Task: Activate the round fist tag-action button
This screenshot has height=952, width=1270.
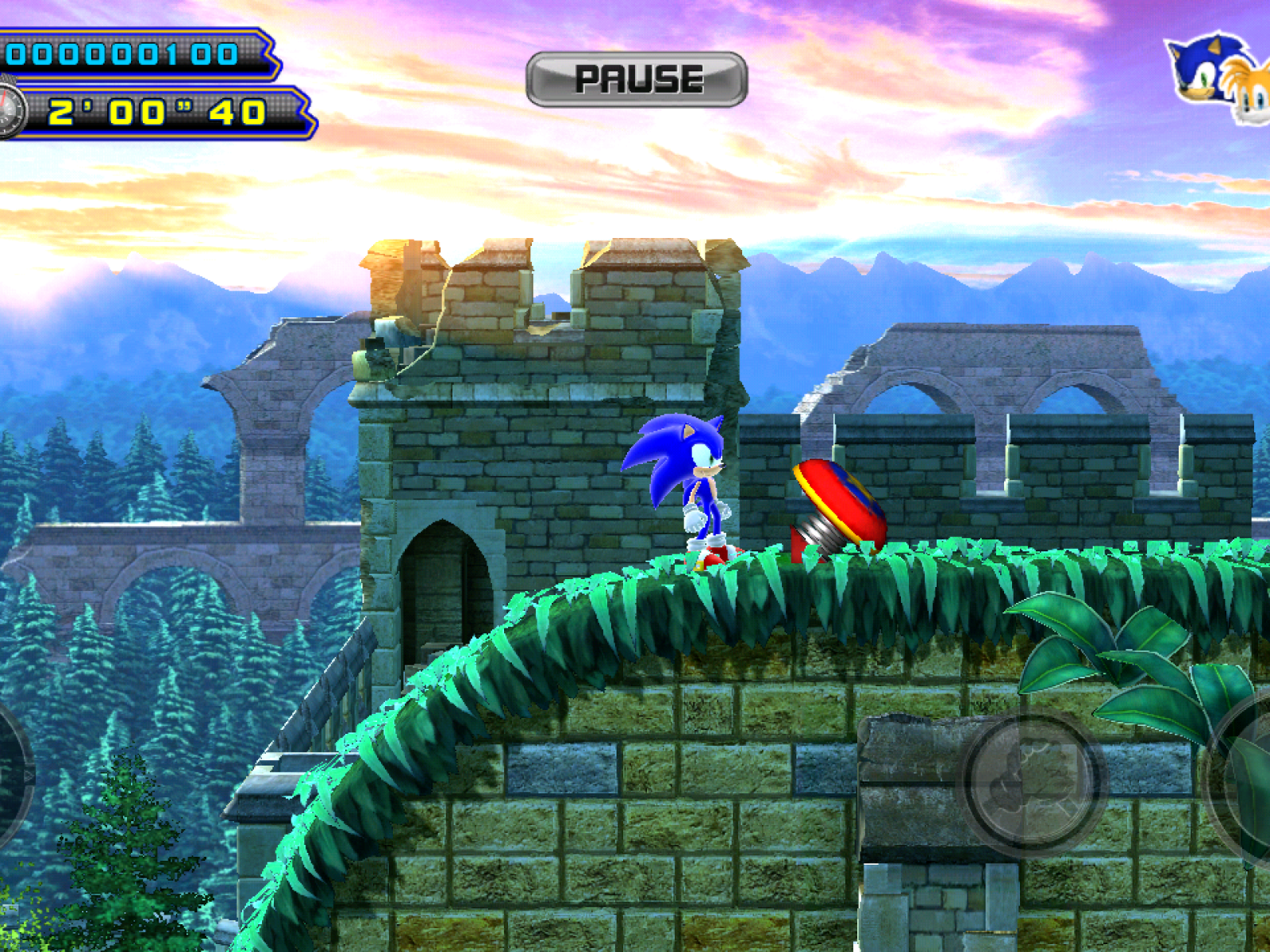Action: tap(1032, 783)
